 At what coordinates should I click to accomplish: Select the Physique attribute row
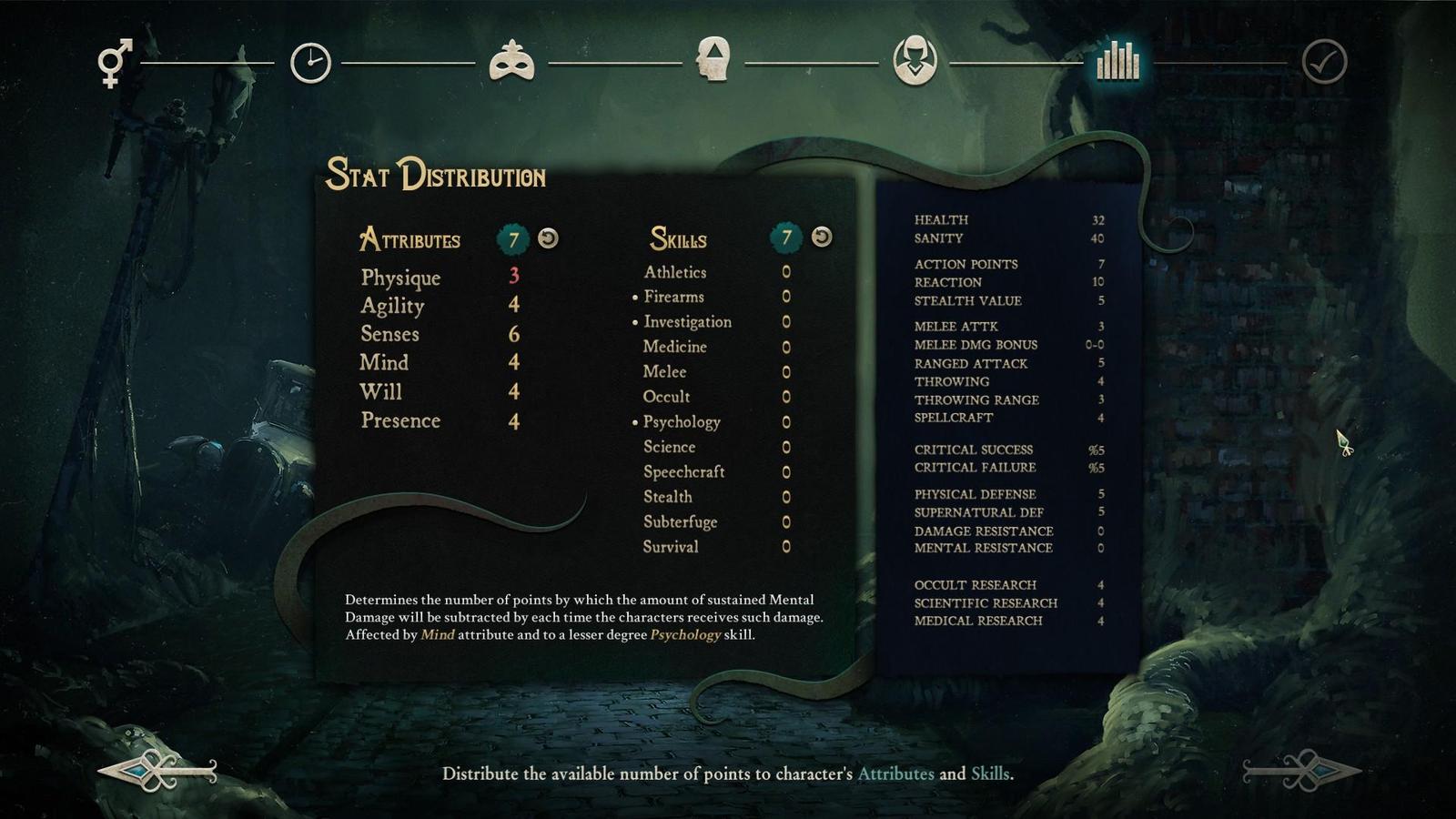tap(400, 278)
